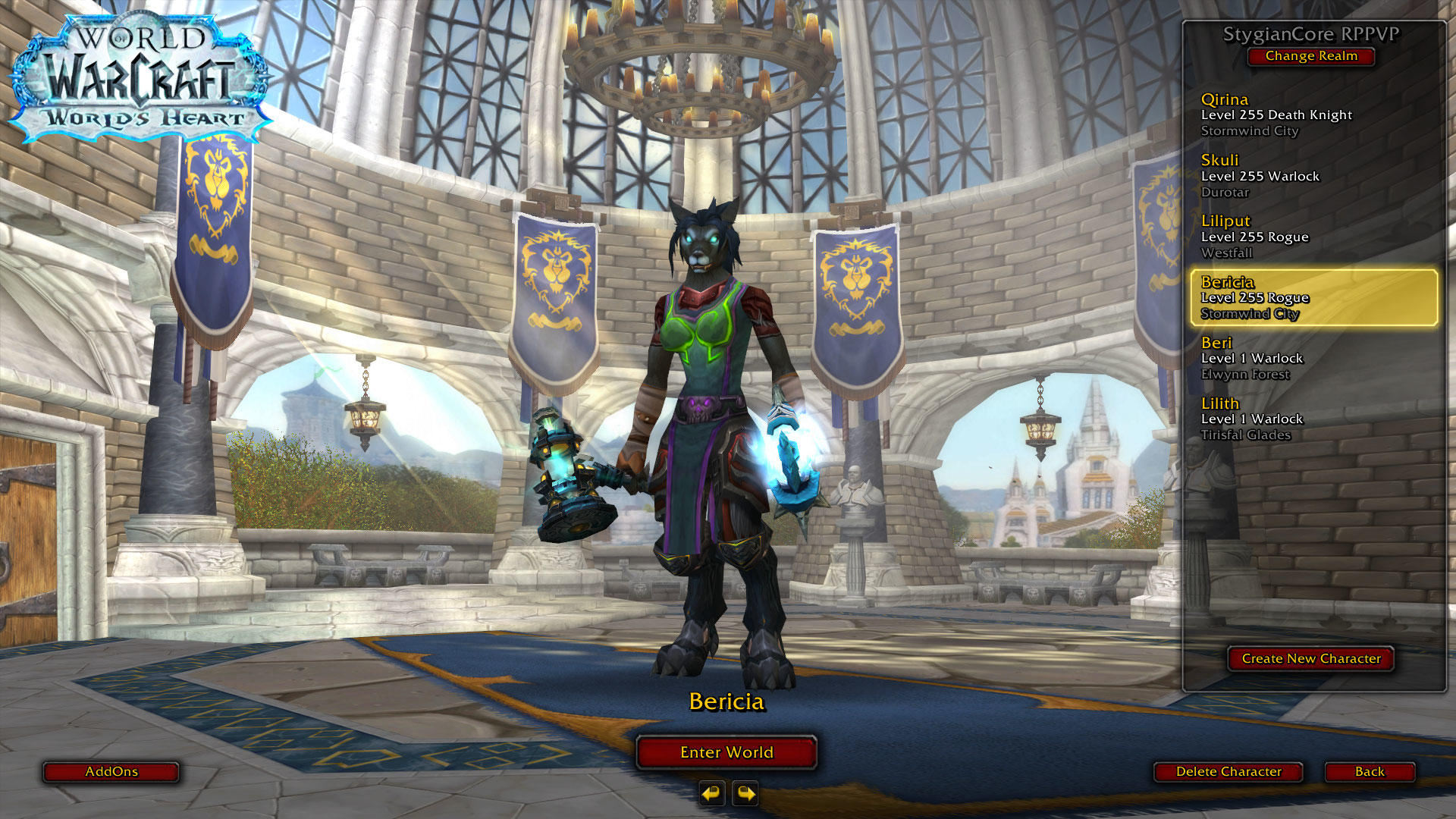Rotate character with the left arrow
This screenshot has width=1456, height=819.
coord(711,794)
